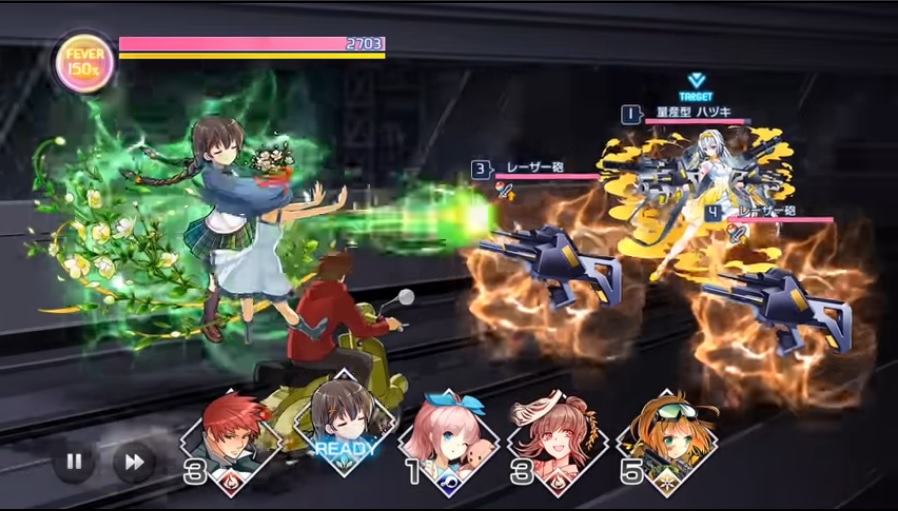The image size is (898, 511).
Task: Pause the battle
Action: point(74,462)
